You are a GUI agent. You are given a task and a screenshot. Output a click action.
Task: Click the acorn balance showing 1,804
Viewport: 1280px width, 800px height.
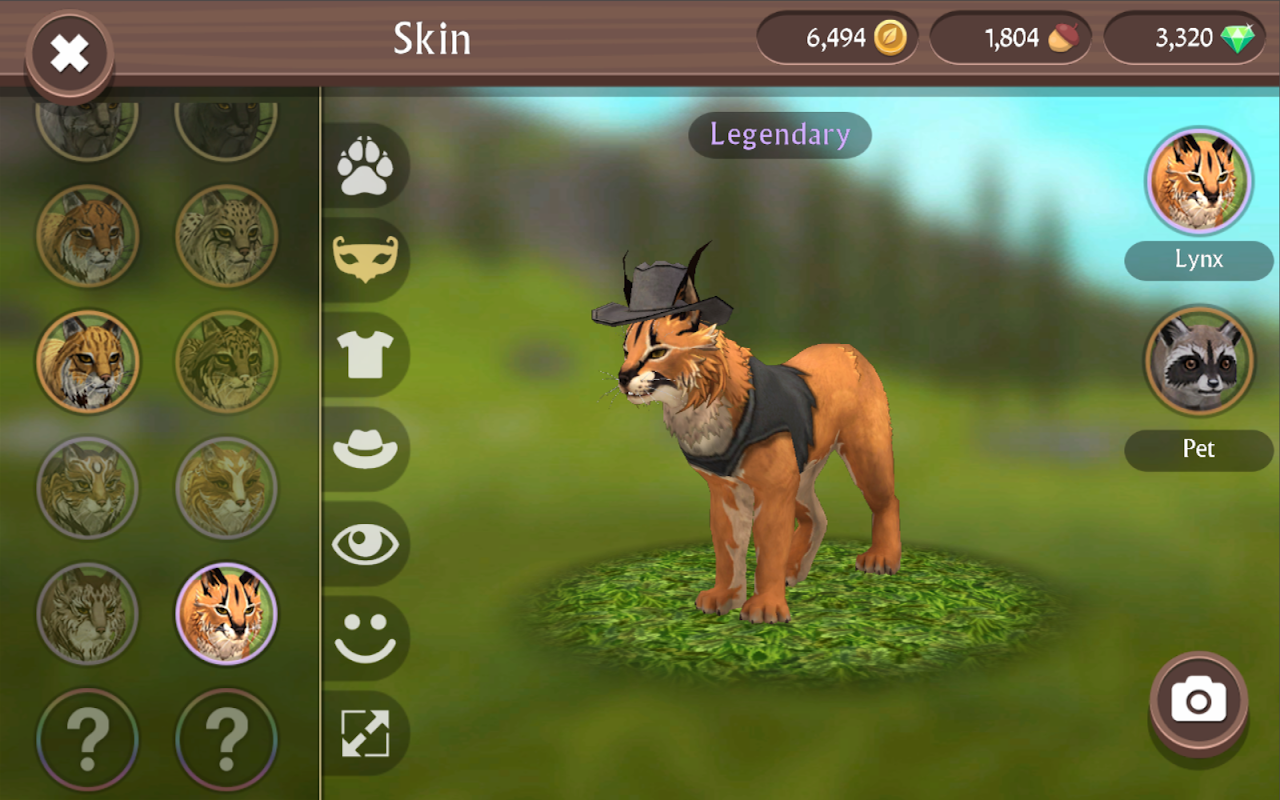point(1010,38)
